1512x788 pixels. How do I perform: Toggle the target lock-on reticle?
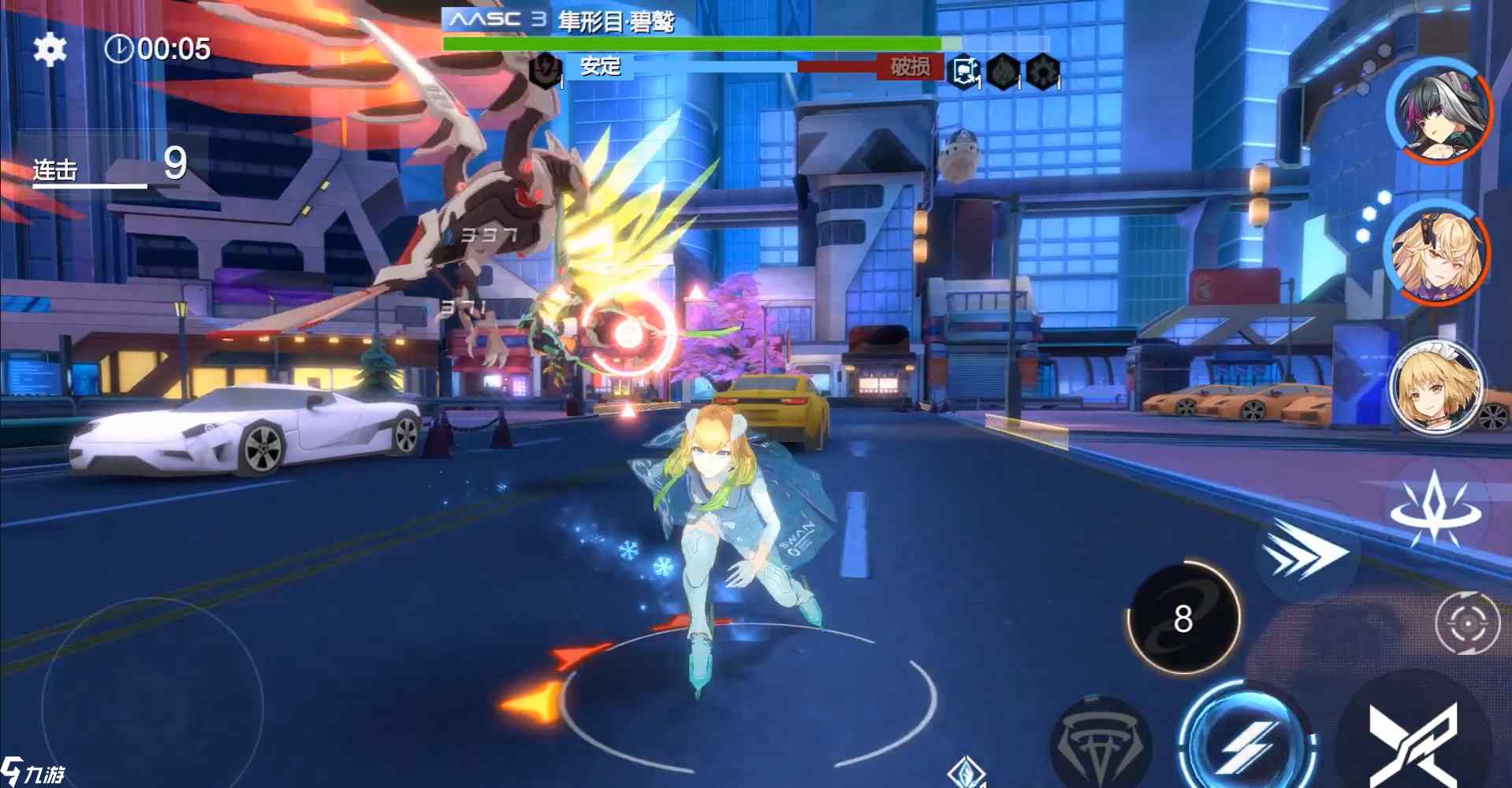pyautogui.click(x=1467, y=623)
